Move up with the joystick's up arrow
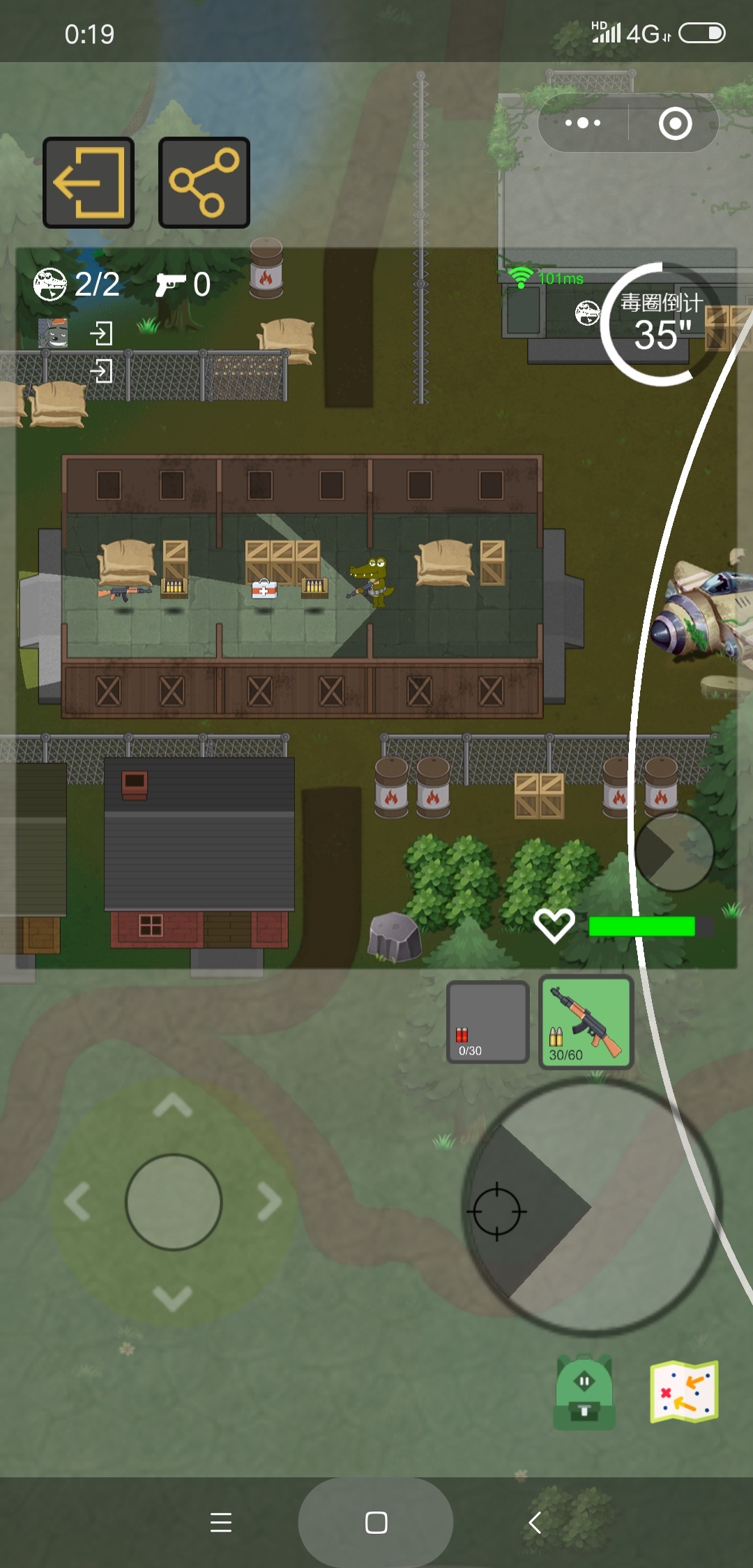 coord(173,1107)
